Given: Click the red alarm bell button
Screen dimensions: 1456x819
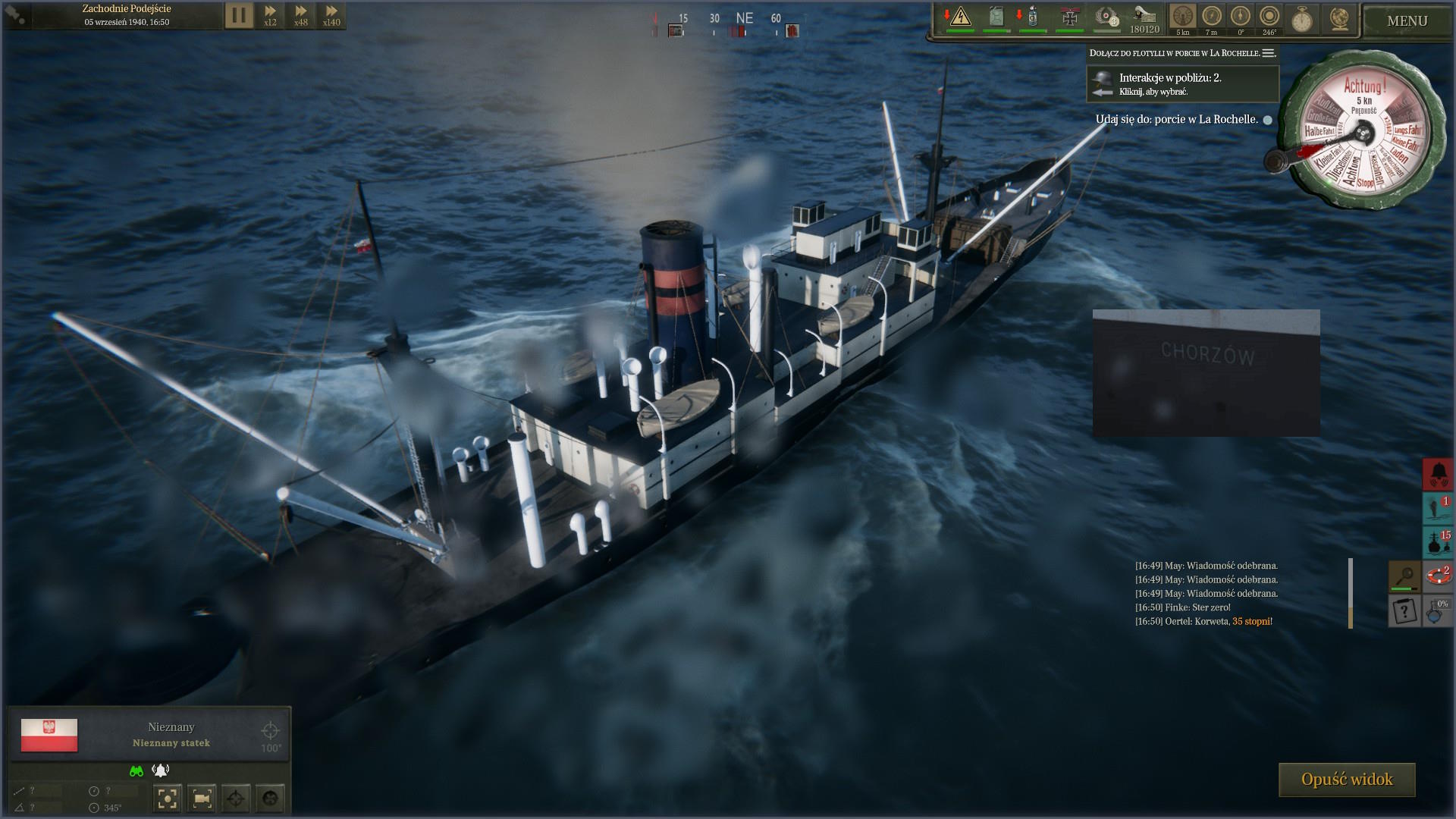Looking at the screenshot, I should tap(1438, 474).
